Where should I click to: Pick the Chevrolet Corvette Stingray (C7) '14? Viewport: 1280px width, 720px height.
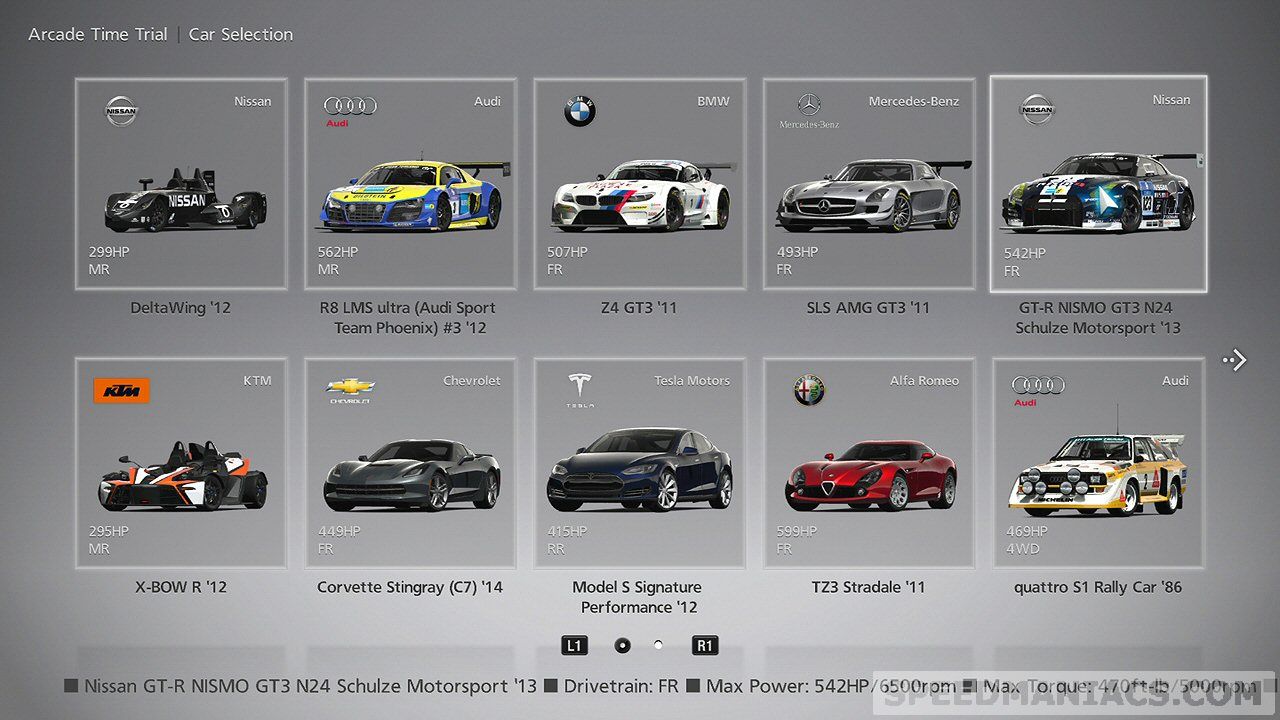click(x=410, y=464)
